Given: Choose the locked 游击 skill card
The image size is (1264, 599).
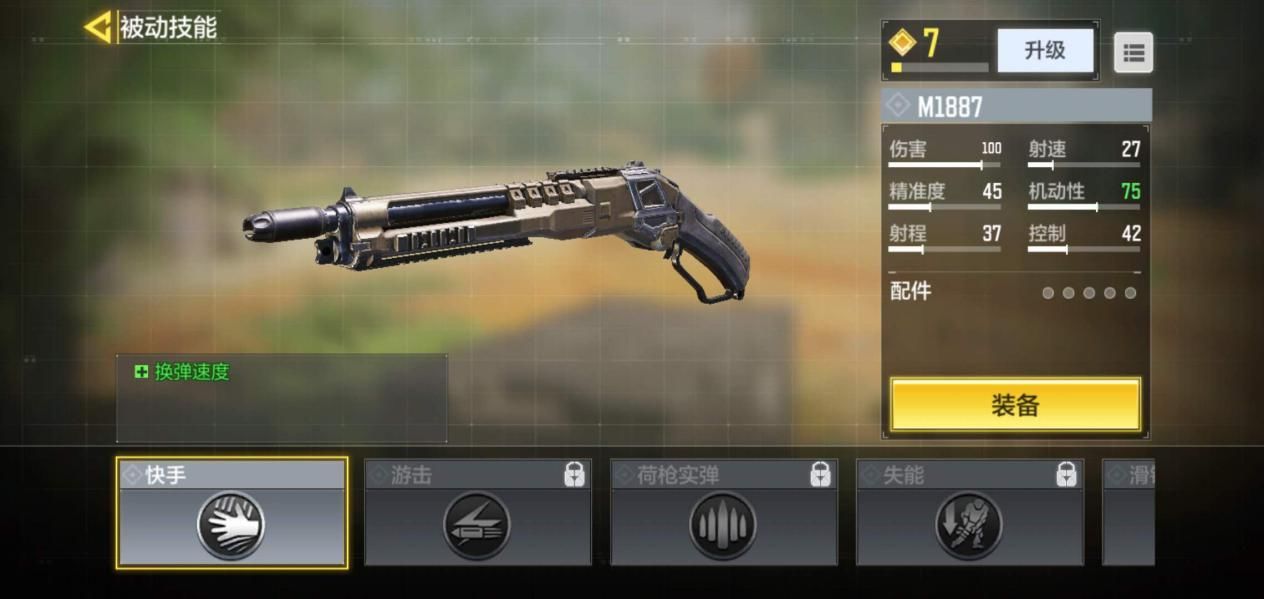Looking at the screenshot, I should [477, 513].
